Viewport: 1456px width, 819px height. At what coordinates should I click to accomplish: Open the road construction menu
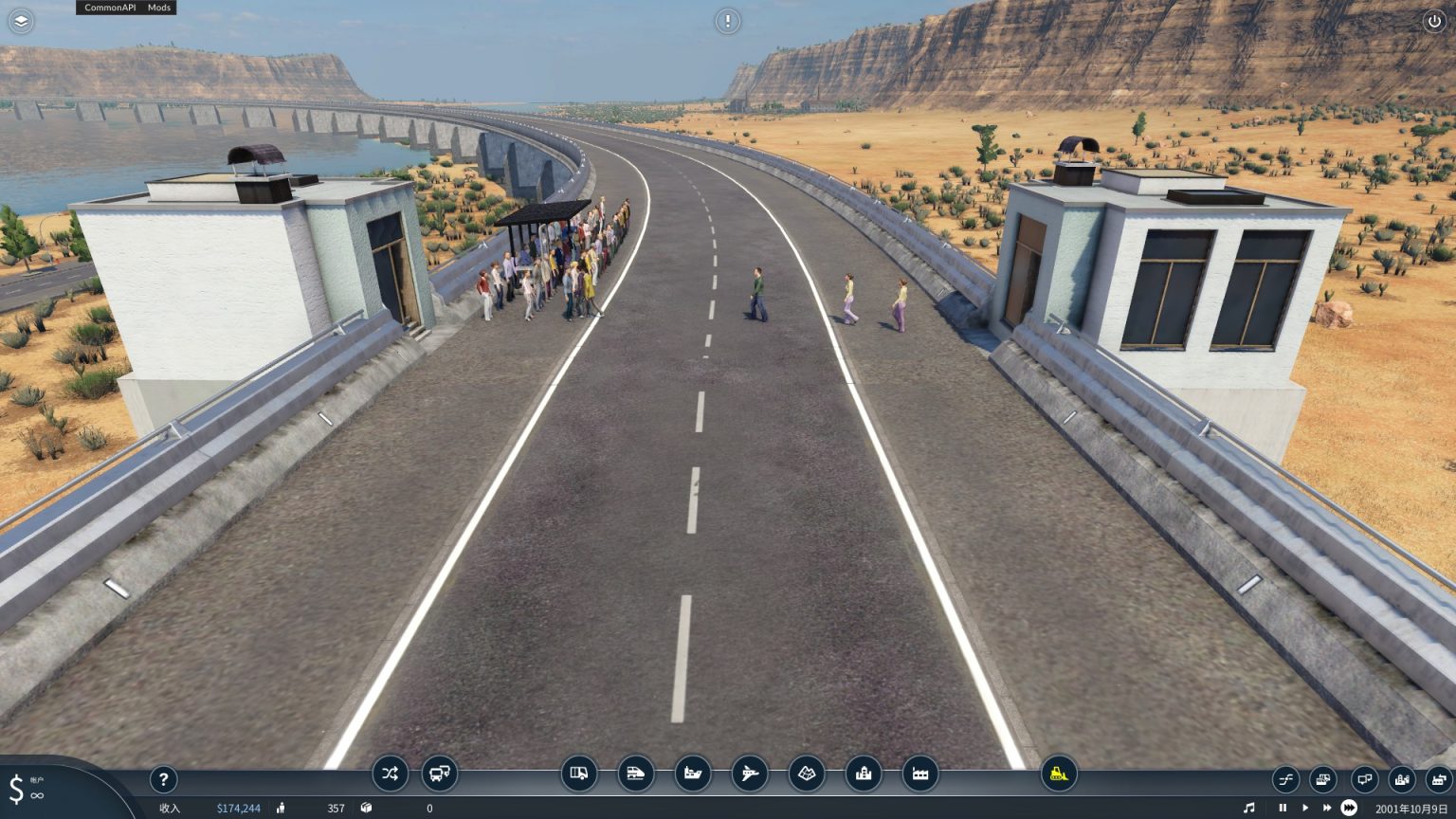pos(580,774)
